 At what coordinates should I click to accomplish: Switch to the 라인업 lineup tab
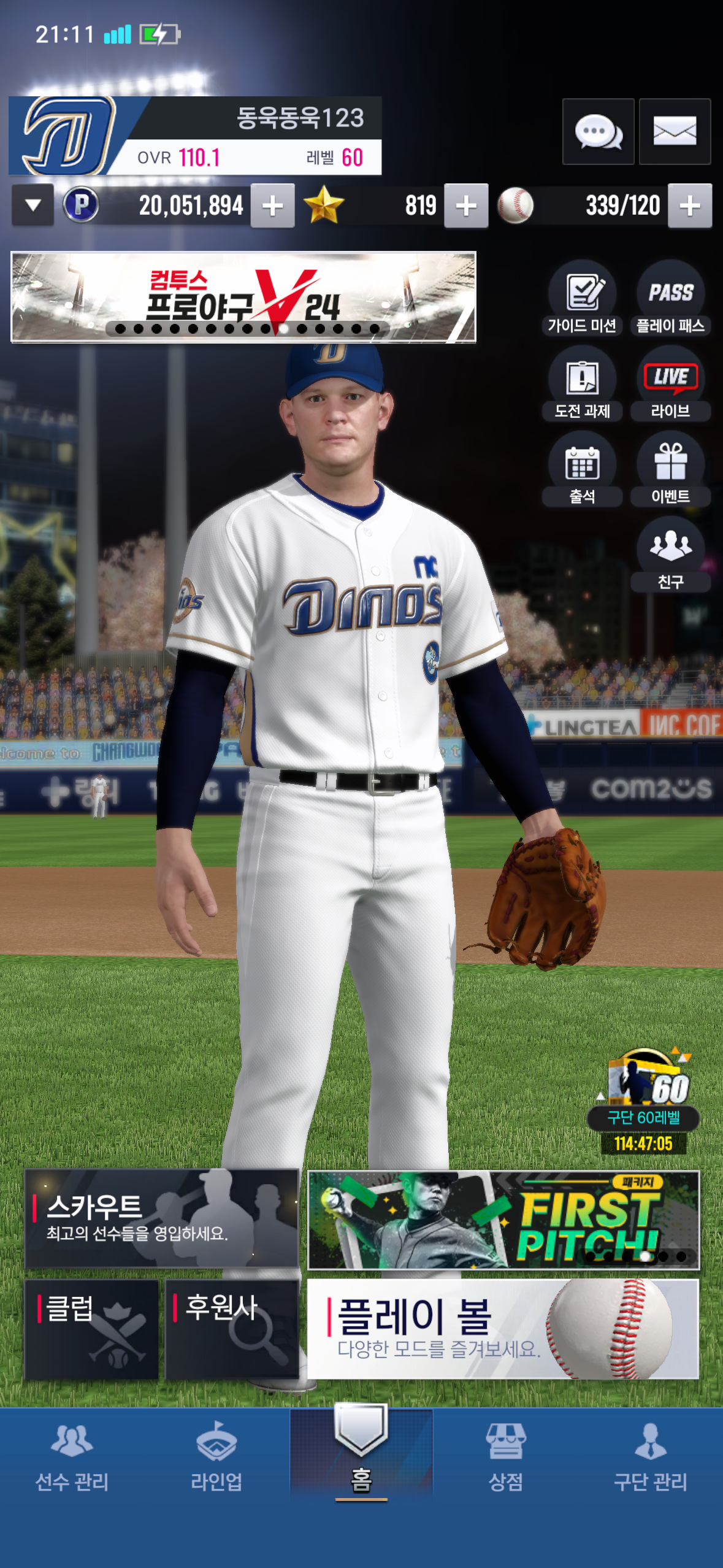click(x=216, y=1458)
